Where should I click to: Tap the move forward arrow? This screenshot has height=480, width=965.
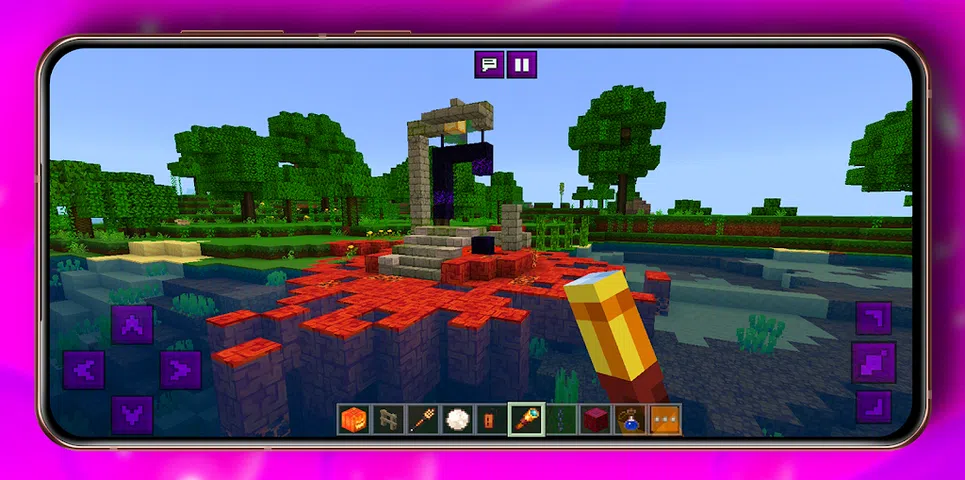(x=132, y=325)
